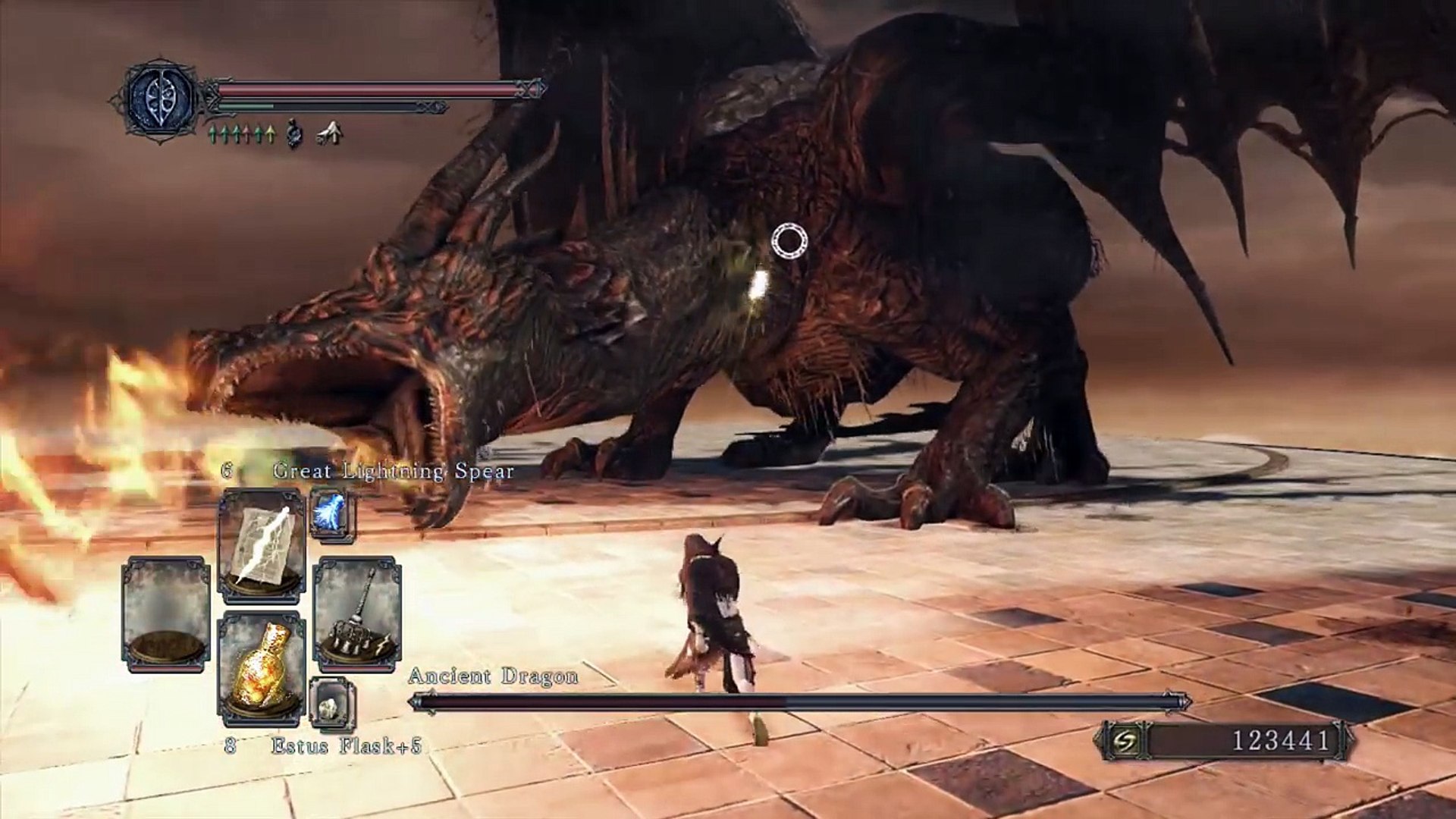Click the Estus Flask+5 item slot

262,667
